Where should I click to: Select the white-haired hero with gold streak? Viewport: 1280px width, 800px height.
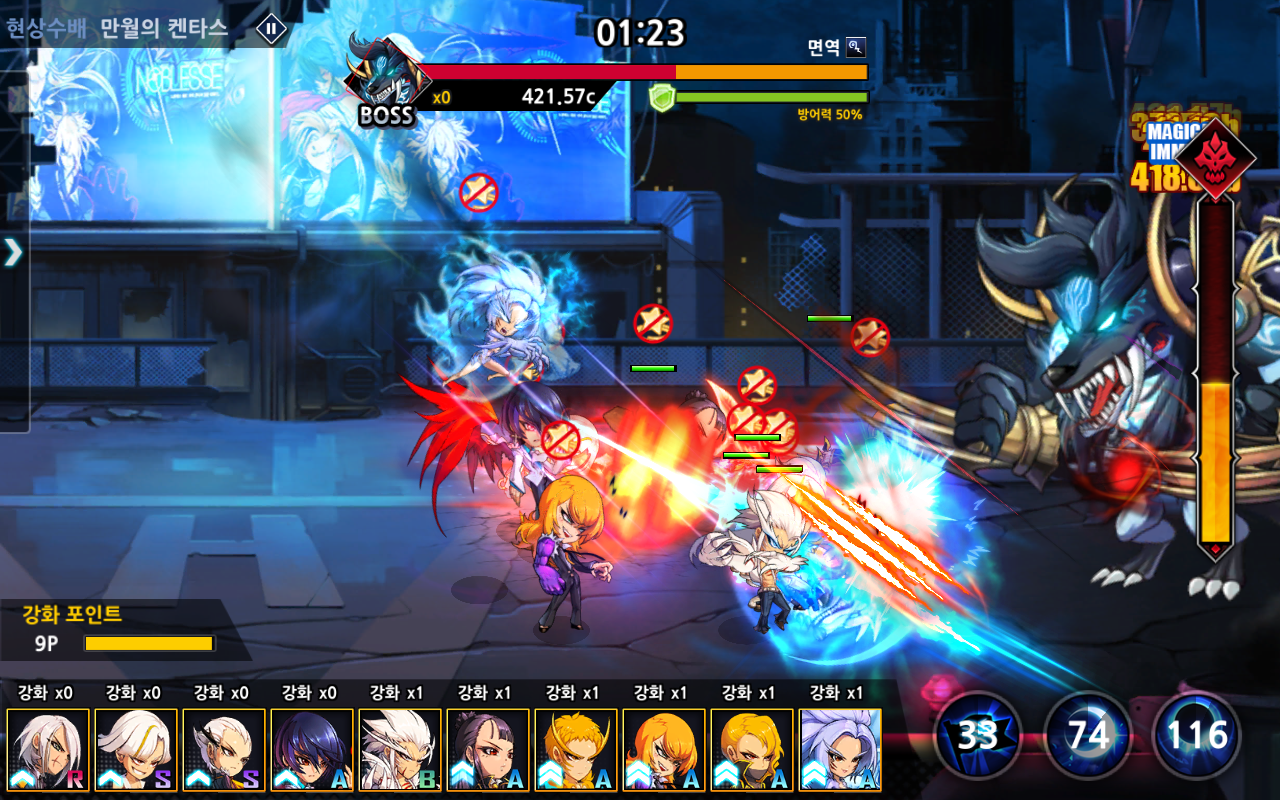(x=136, y=750)
